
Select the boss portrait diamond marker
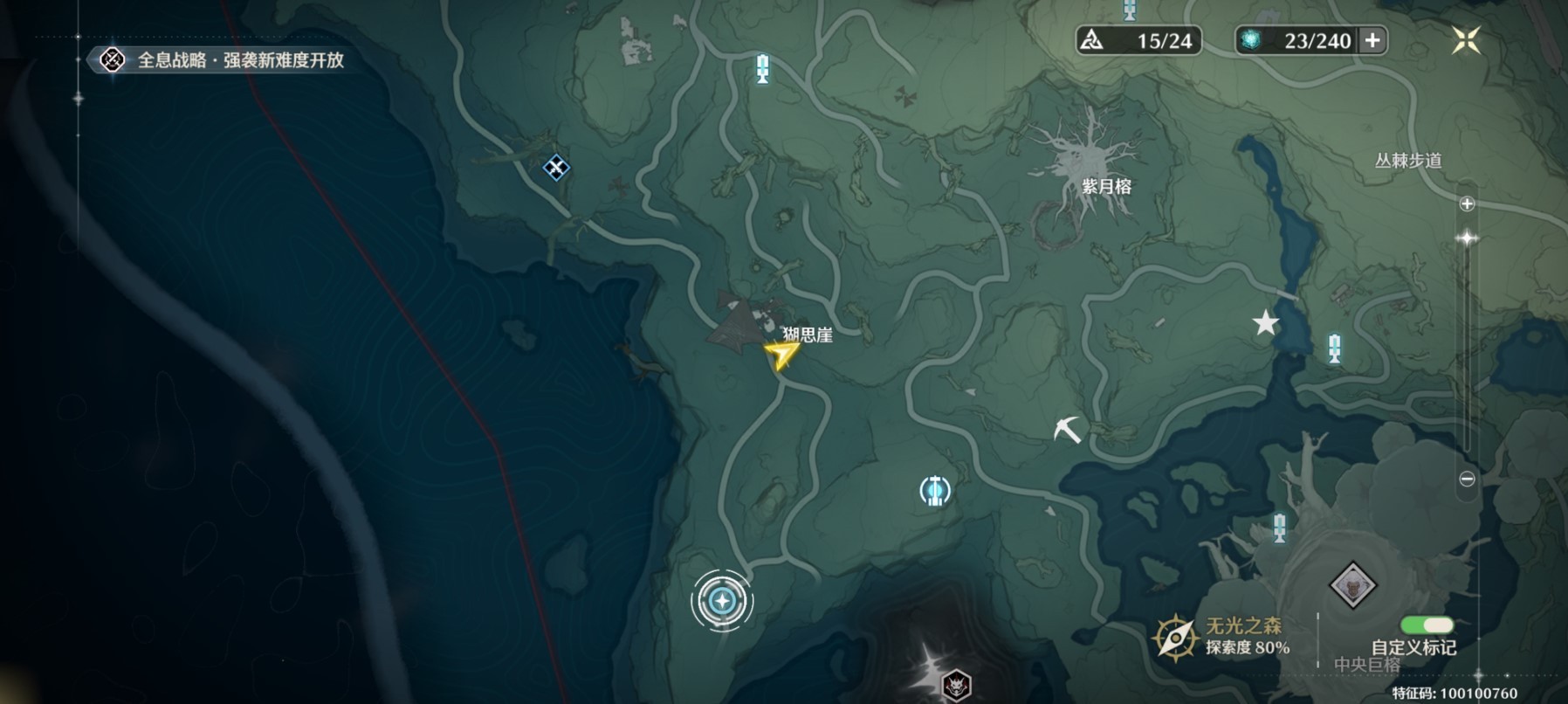1352,585
